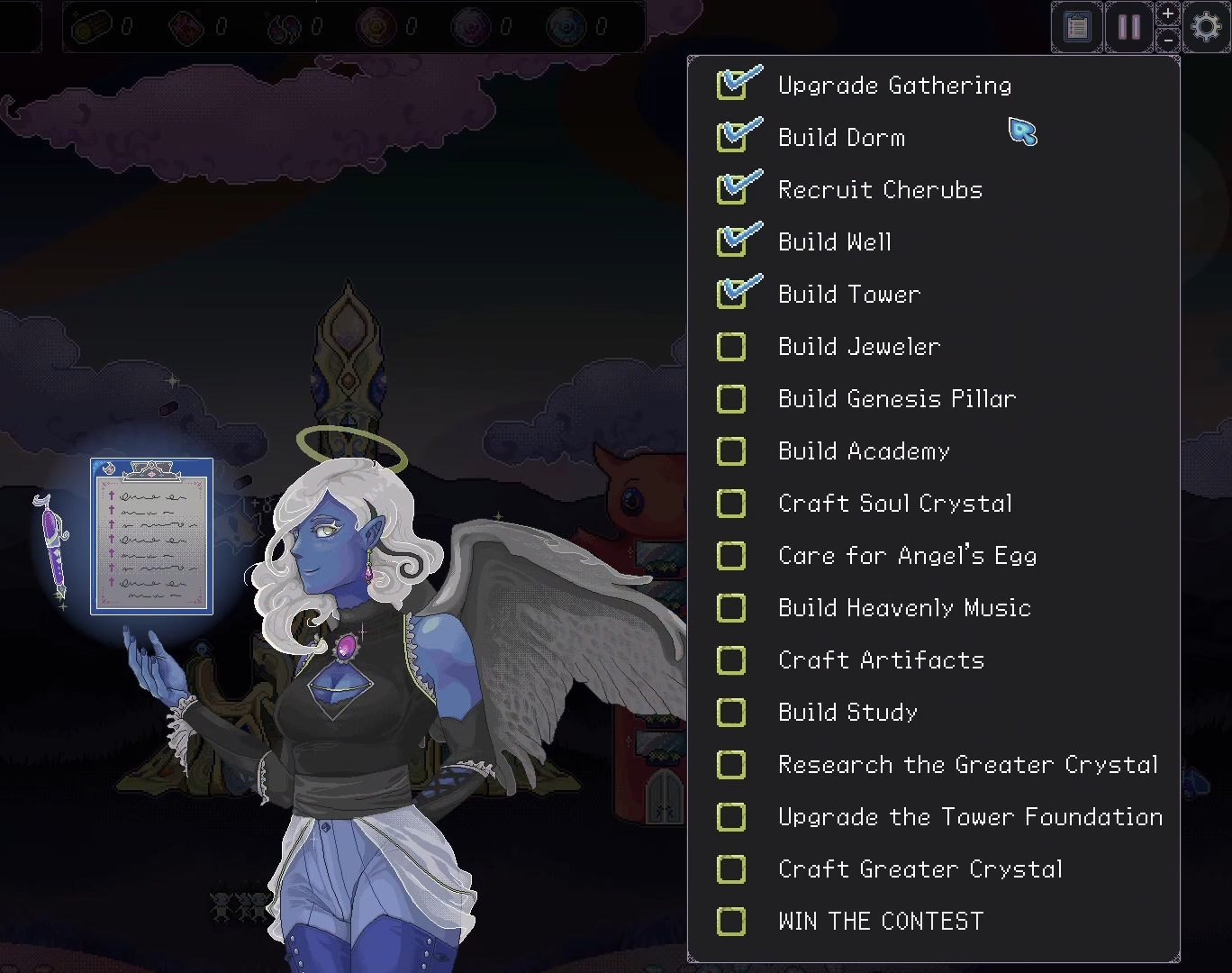
Task: Open the checklist clipboard button
Action: (1077, 27)
